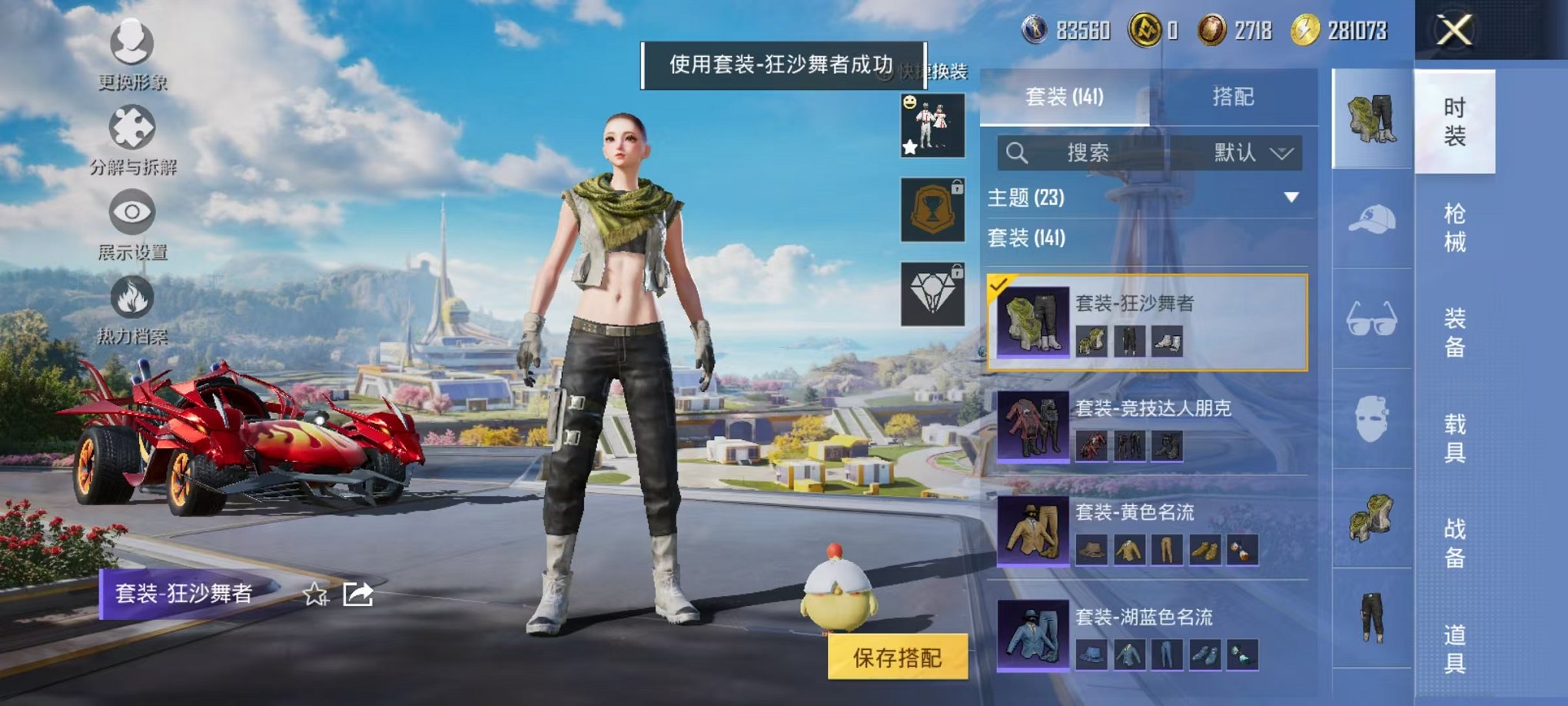Screen dimensions: 1568x706
Task: View the 热力档案 flame profile icon
Action: point(132,305)
